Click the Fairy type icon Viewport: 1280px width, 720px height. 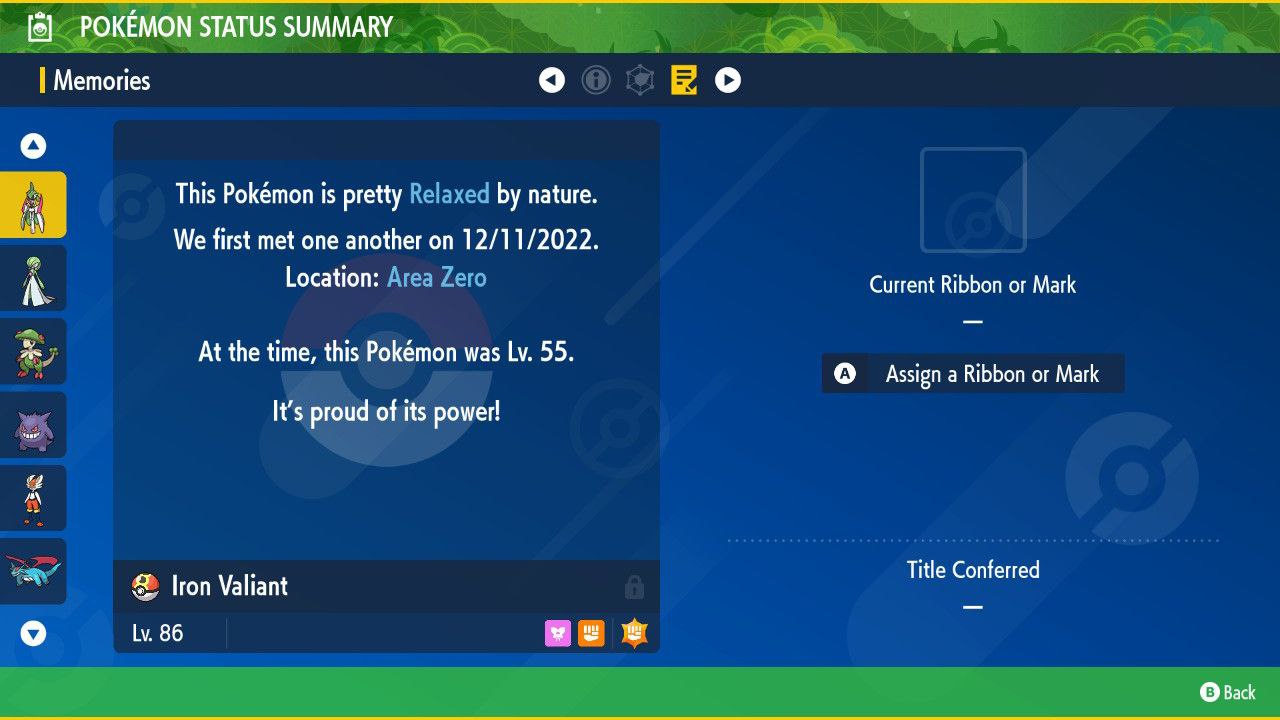[x=558, y=633]
